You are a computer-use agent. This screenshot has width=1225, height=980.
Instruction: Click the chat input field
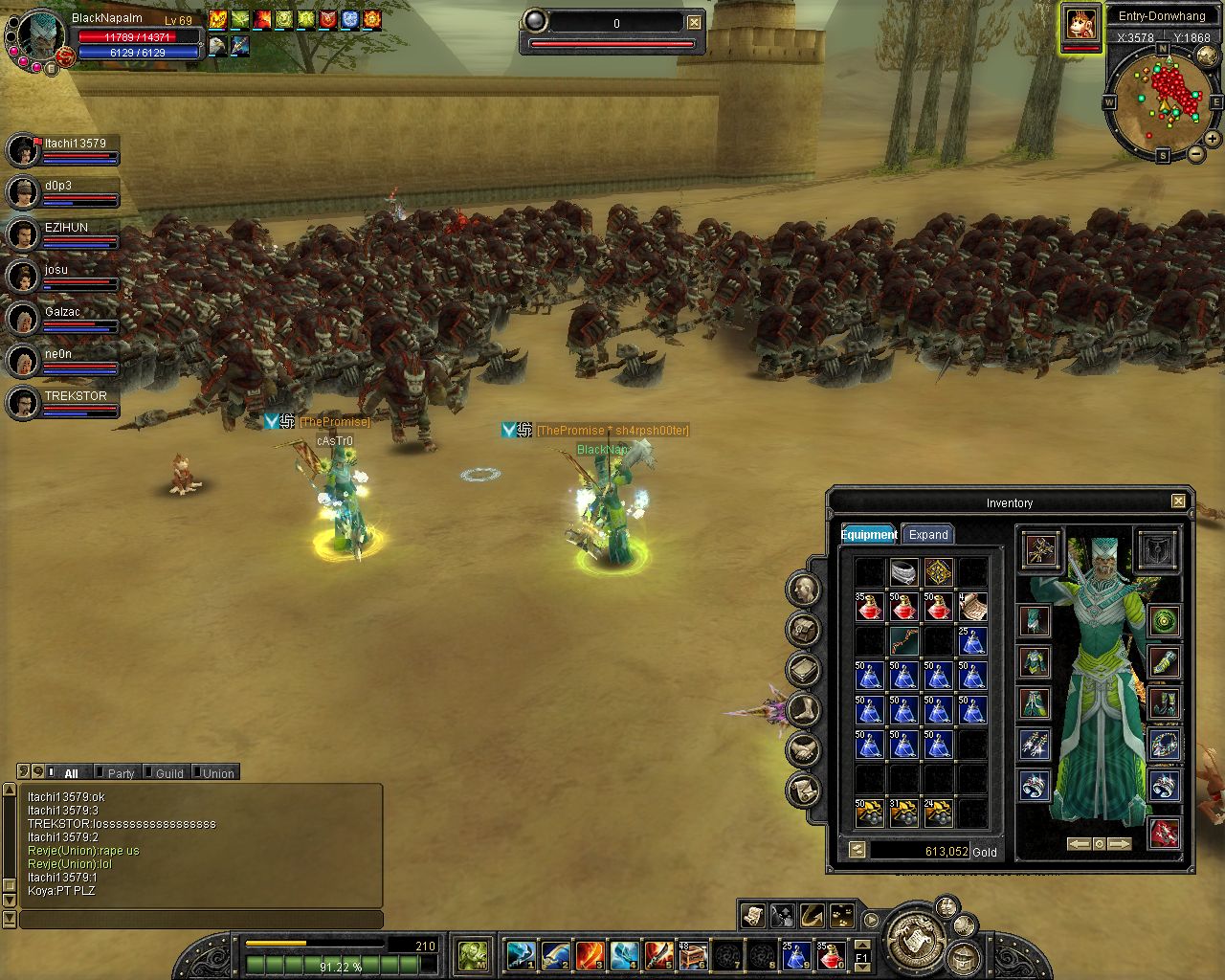click(201, 920)
